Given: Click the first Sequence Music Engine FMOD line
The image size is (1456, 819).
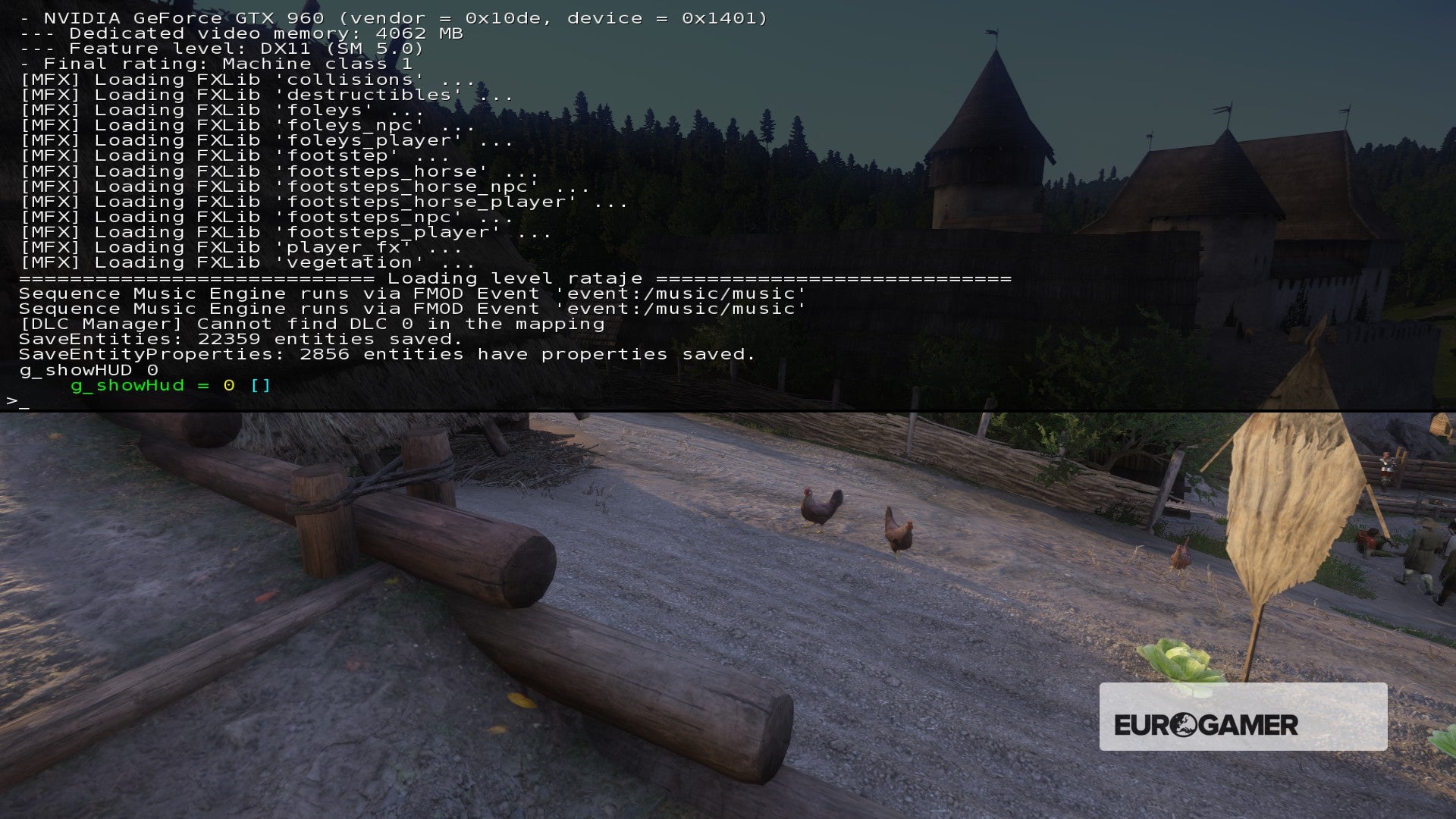Looking at the screenshot, I should (409, 293).
